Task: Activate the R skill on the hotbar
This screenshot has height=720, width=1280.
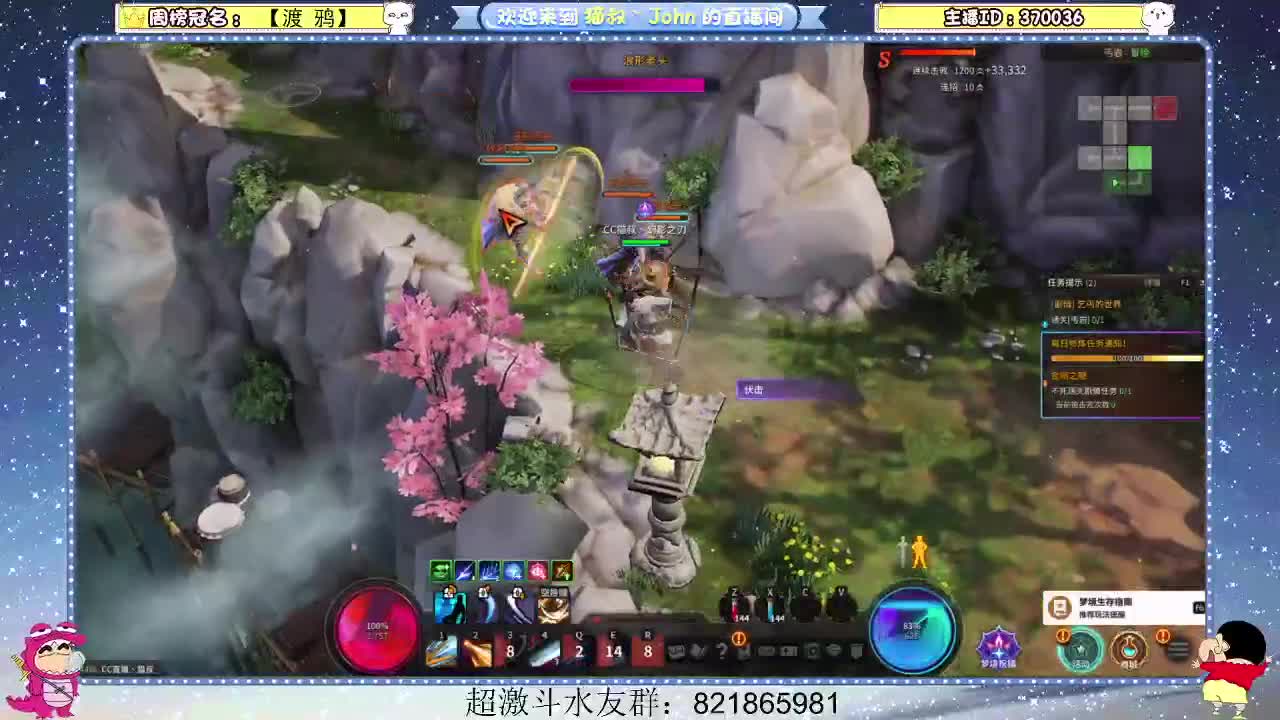Action: click(x=648, y=649)
